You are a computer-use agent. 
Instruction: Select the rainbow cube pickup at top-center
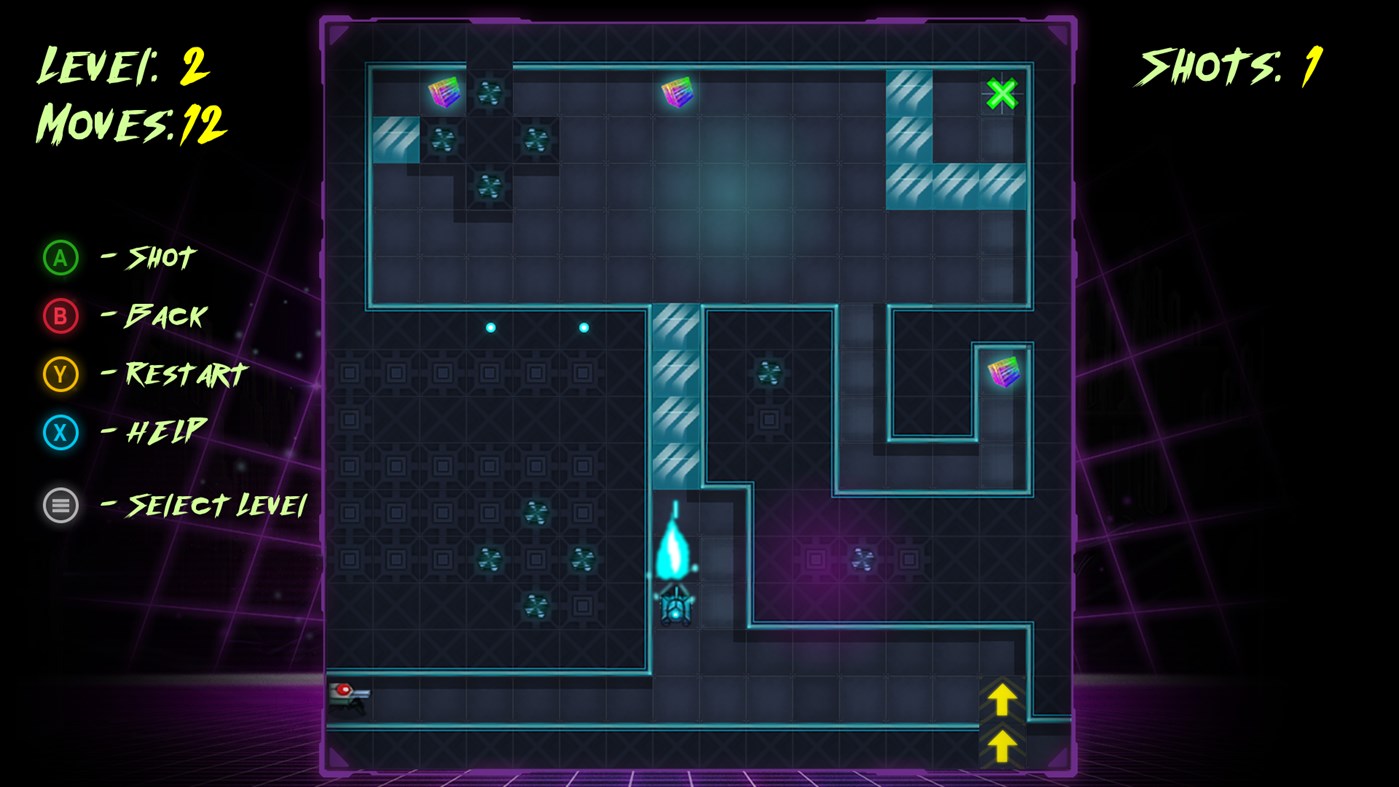[678, 91]
